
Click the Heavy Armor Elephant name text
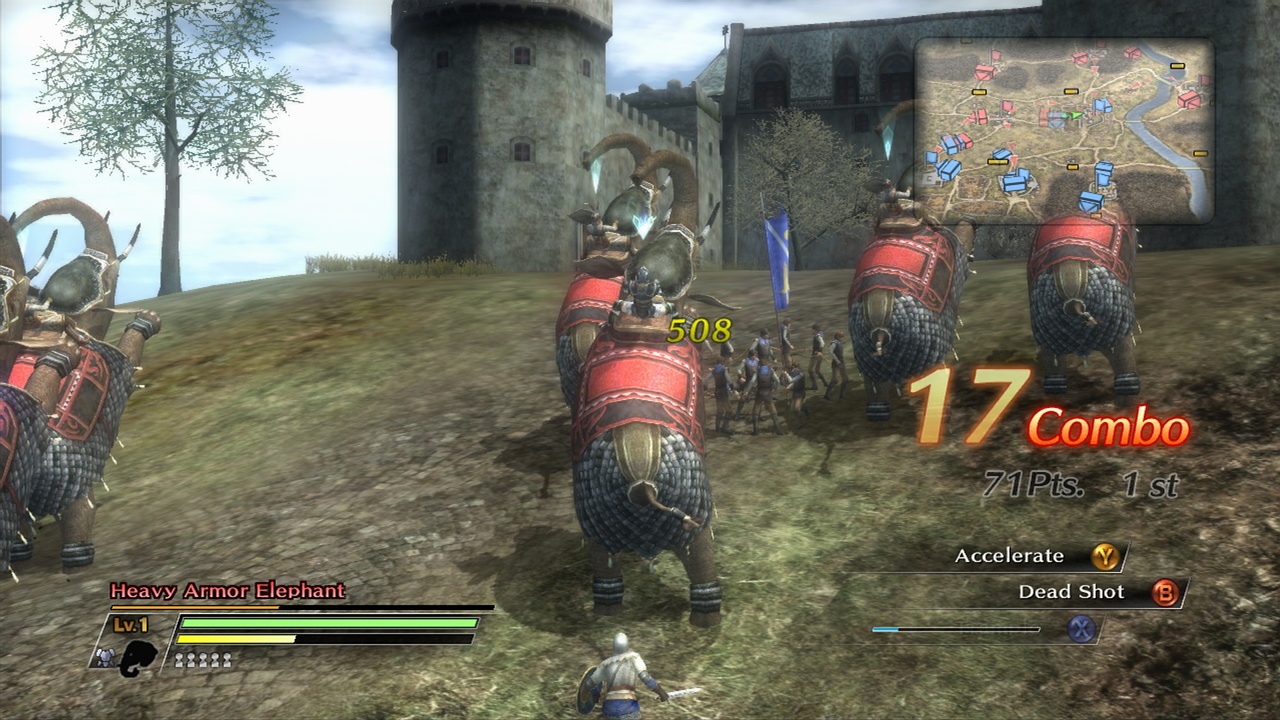click(x=225, y=591)
